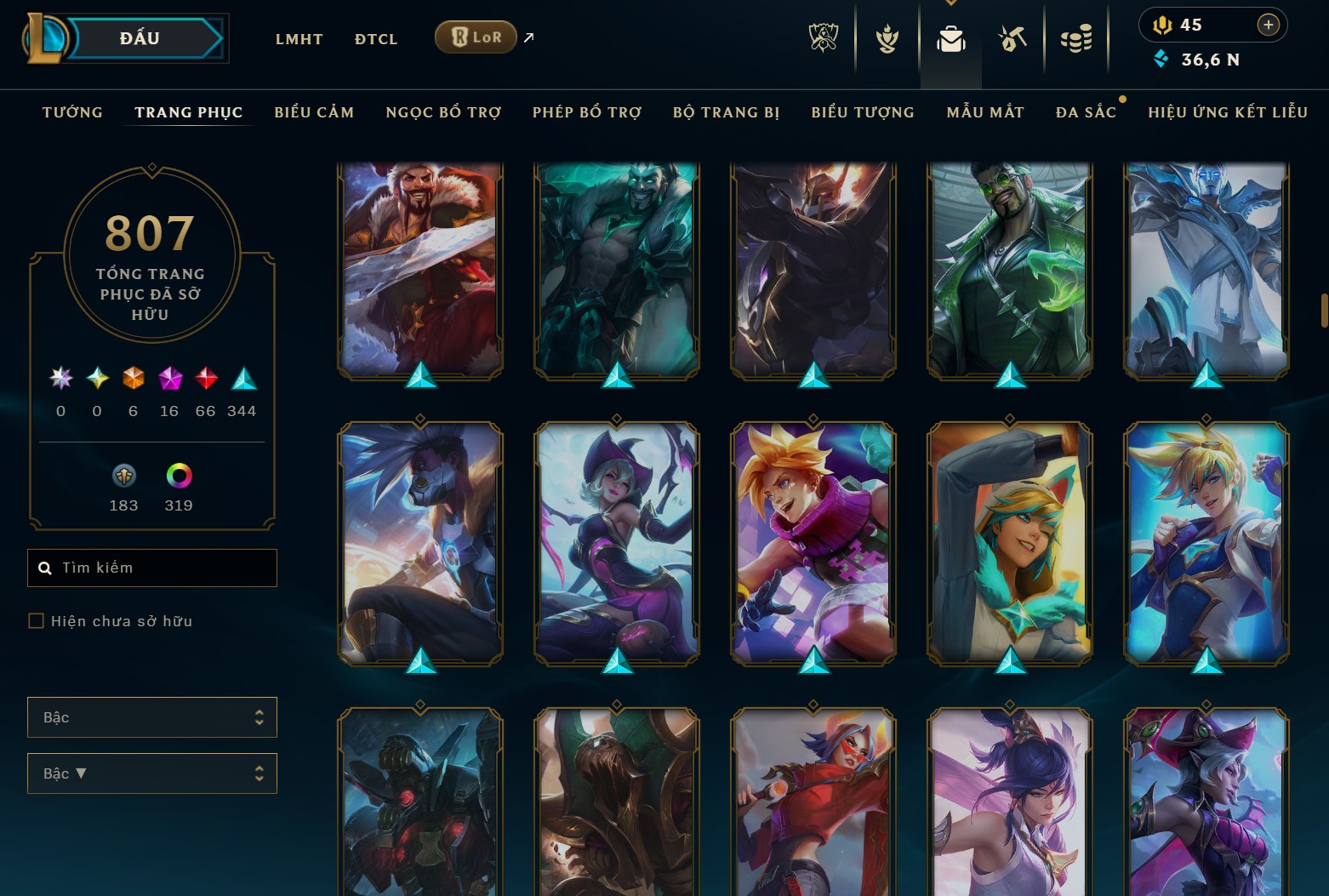1329x896 pixels.
Task: Select the chroma color wheel icon
Action: pyautogui.click(x=178, y=477)
